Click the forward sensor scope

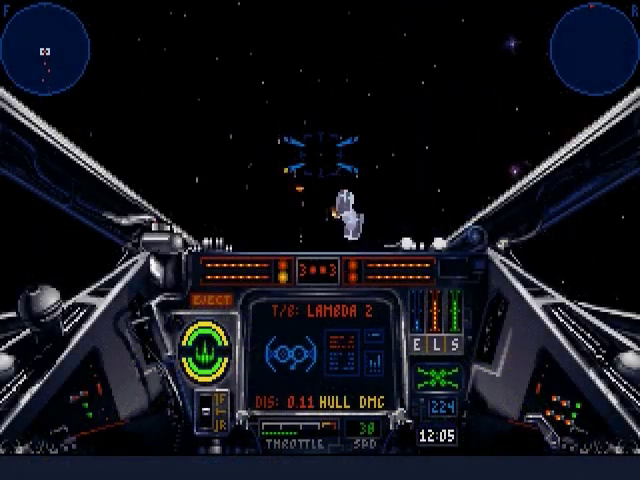pyautogui.click(x=45, y=48)
